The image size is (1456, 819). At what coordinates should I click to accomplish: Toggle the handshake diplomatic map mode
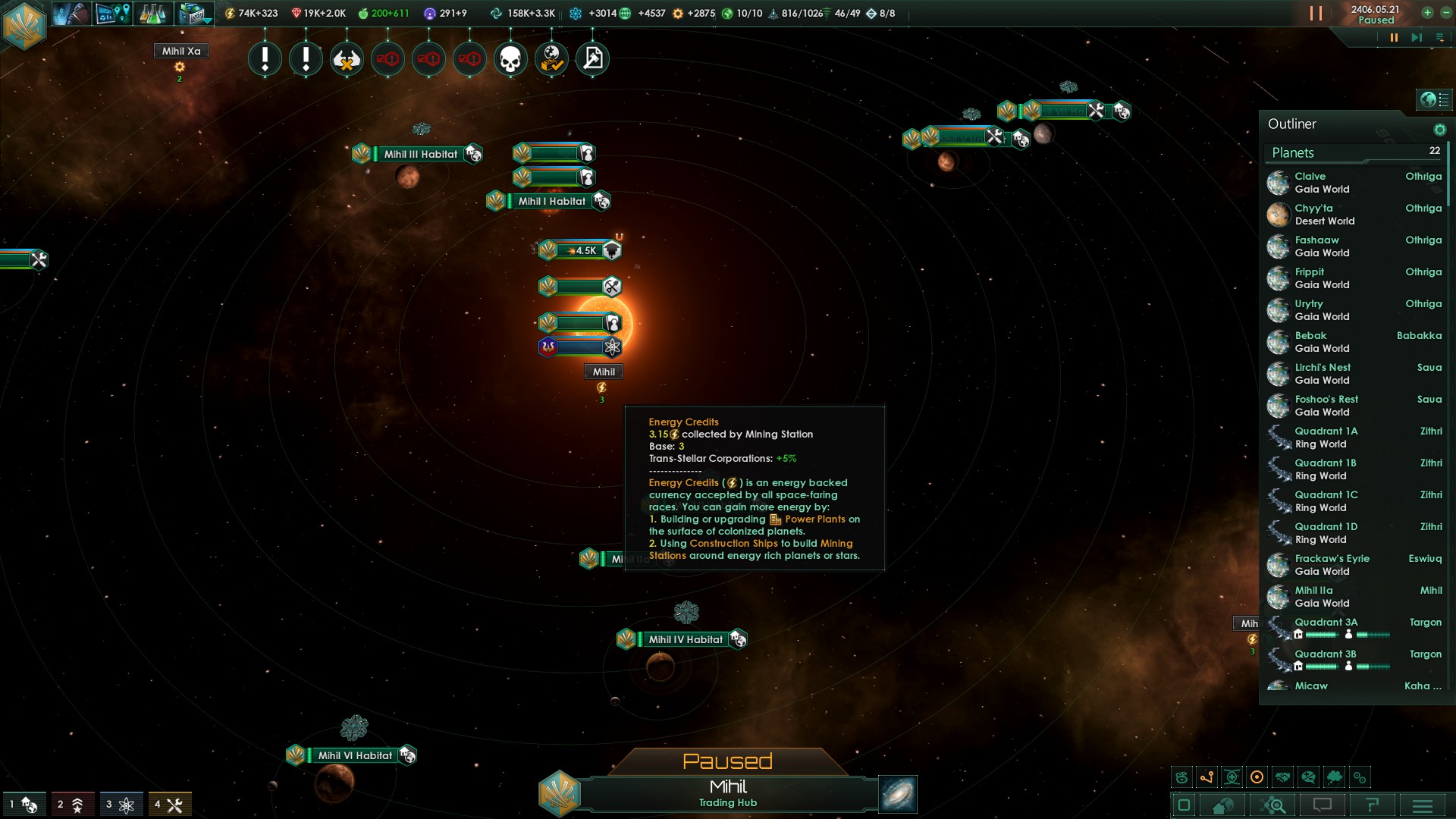coord(1282,777)
